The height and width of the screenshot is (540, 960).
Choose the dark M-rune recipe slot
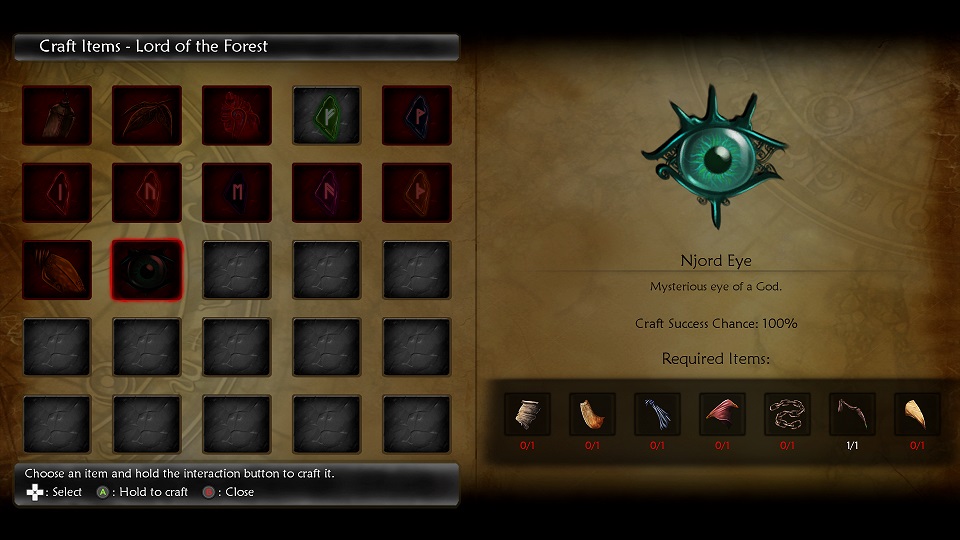237,193
